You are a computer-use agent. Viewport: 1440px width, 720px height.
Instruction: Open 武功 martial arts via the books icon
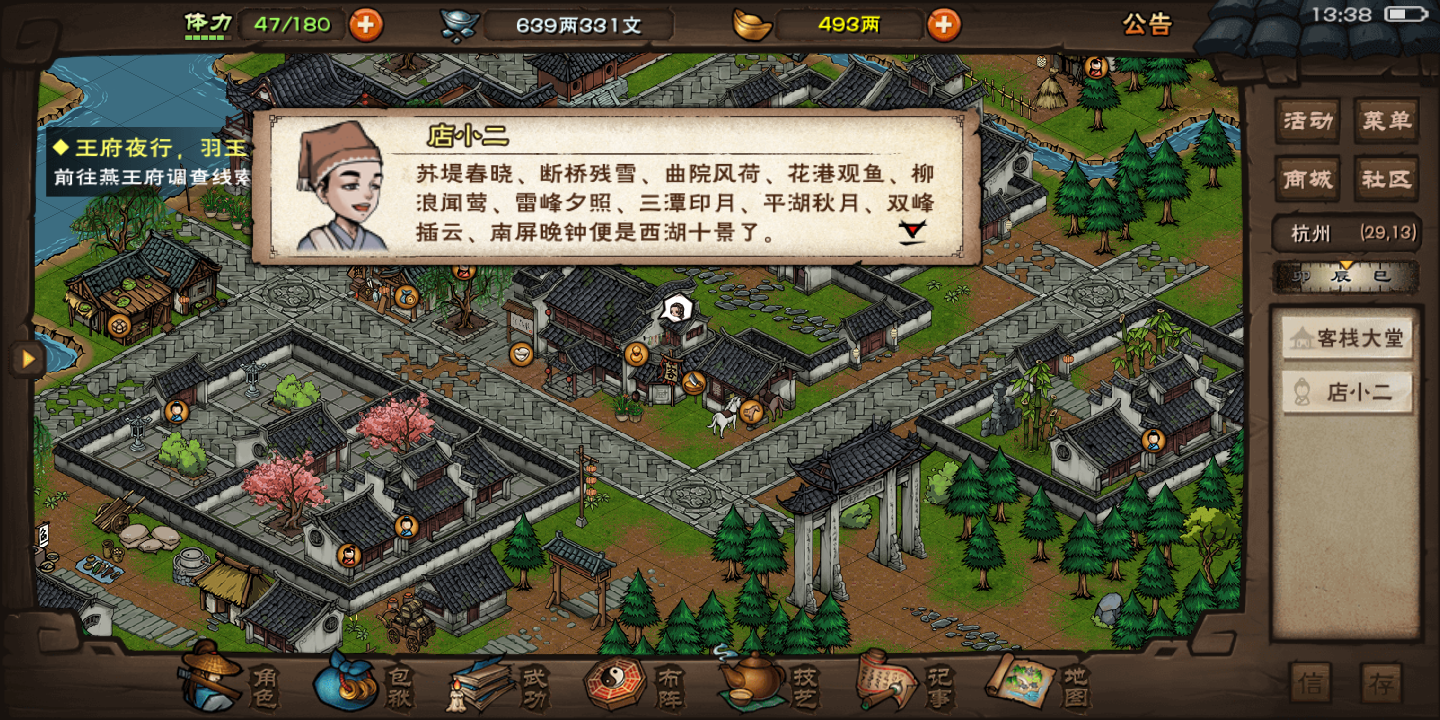click(480, 685)
